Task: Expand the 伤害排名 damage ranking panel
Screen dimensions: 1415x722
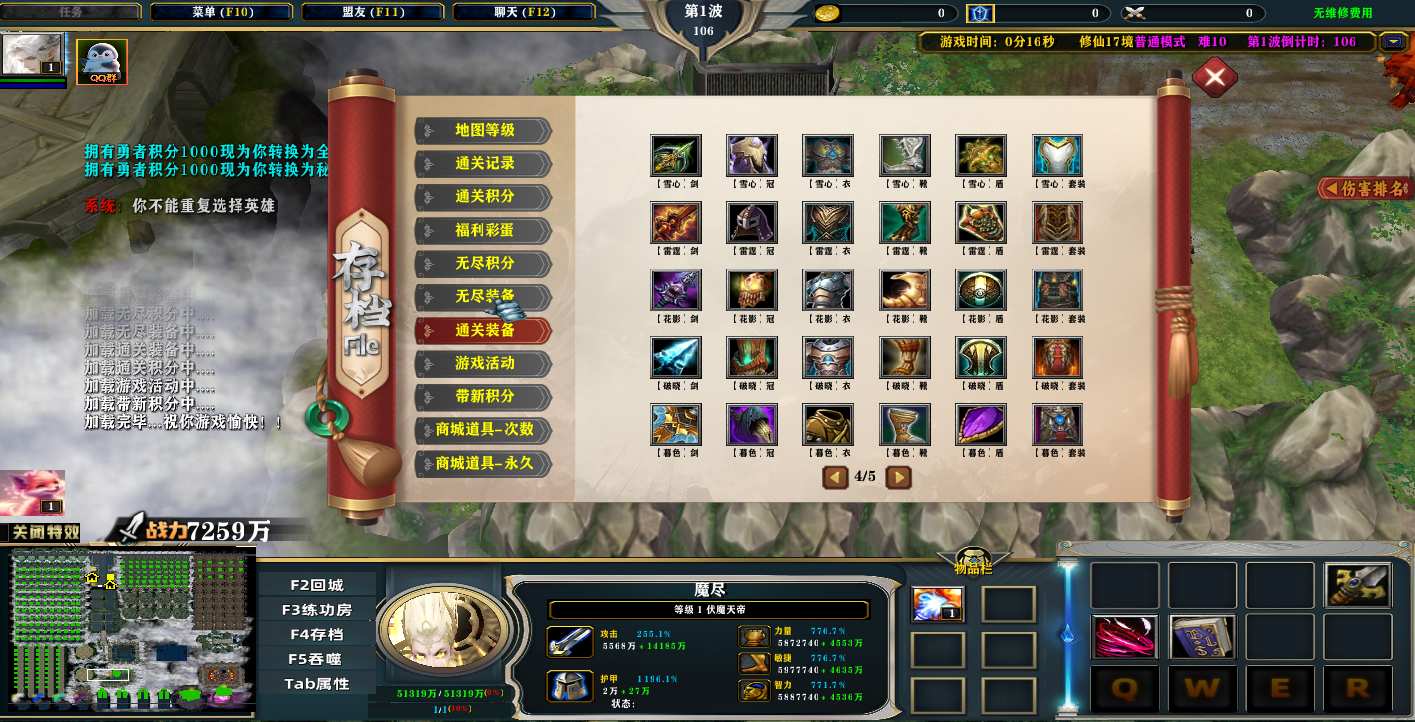Action: tap(1365, 188)
